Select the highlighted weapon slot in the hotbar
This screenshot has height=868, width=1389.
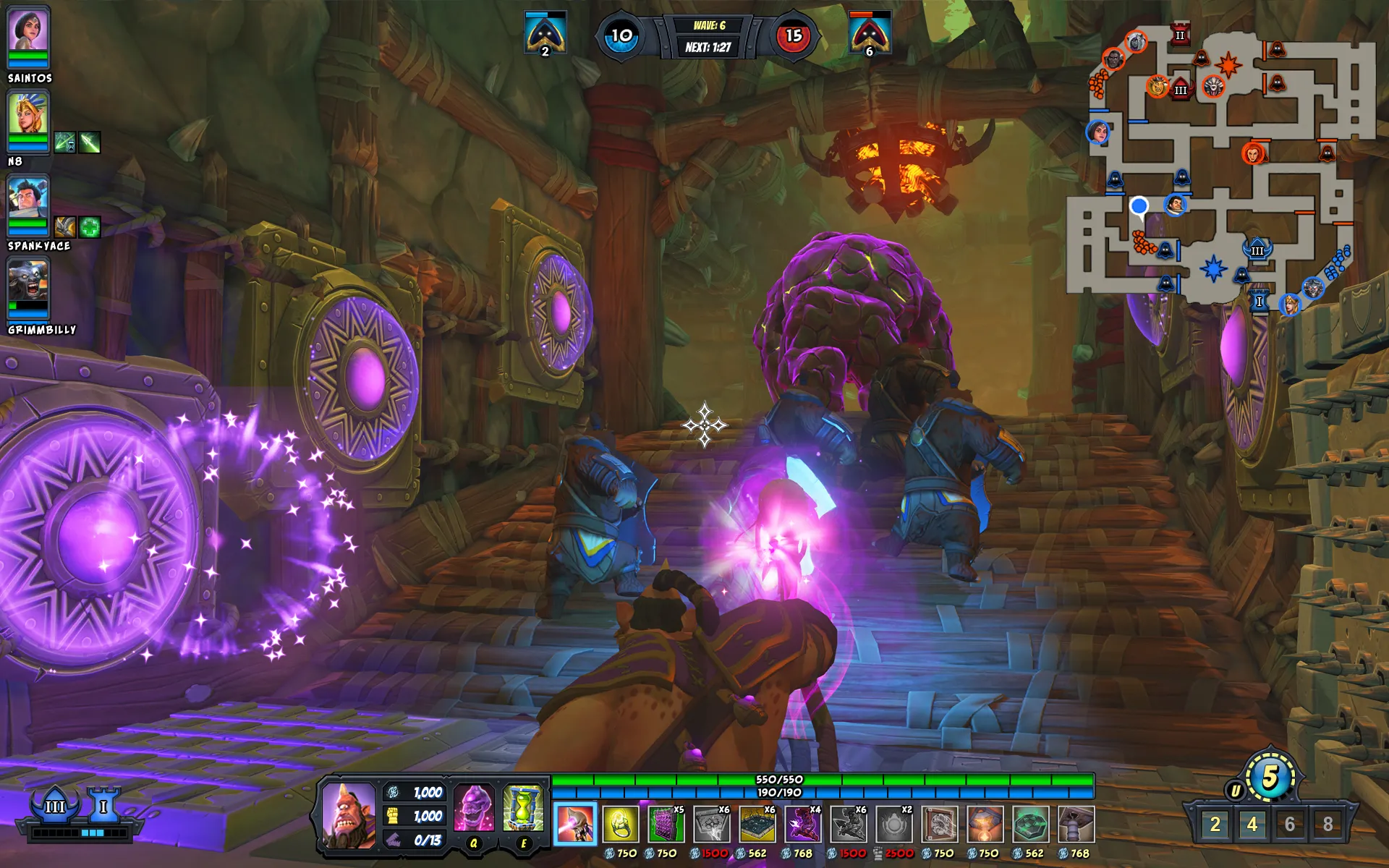[x=575, y=825]
